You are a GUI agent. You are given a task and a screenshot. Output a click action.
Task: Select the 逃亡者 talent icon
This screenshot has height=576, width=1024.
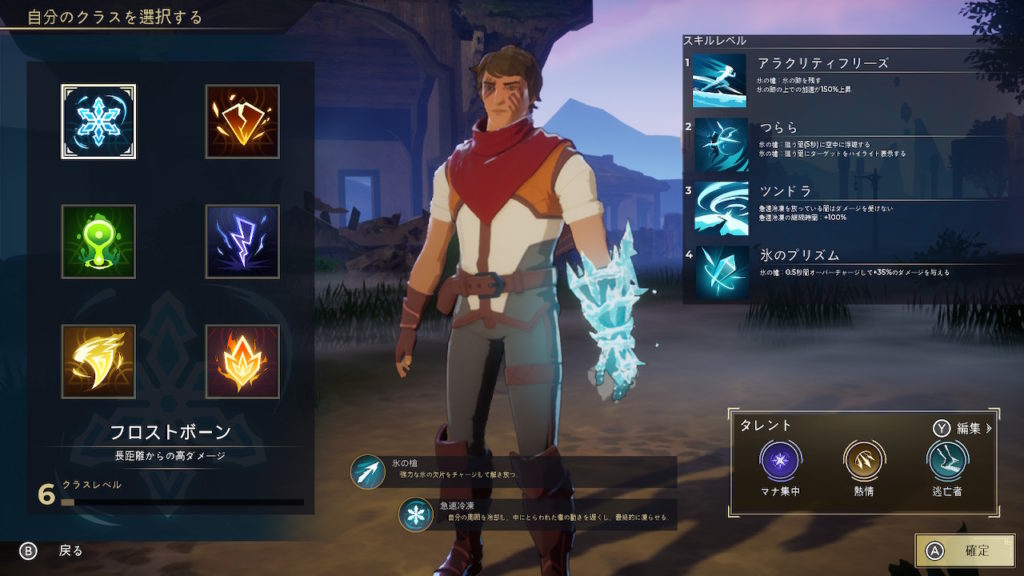tap(945, 460)
